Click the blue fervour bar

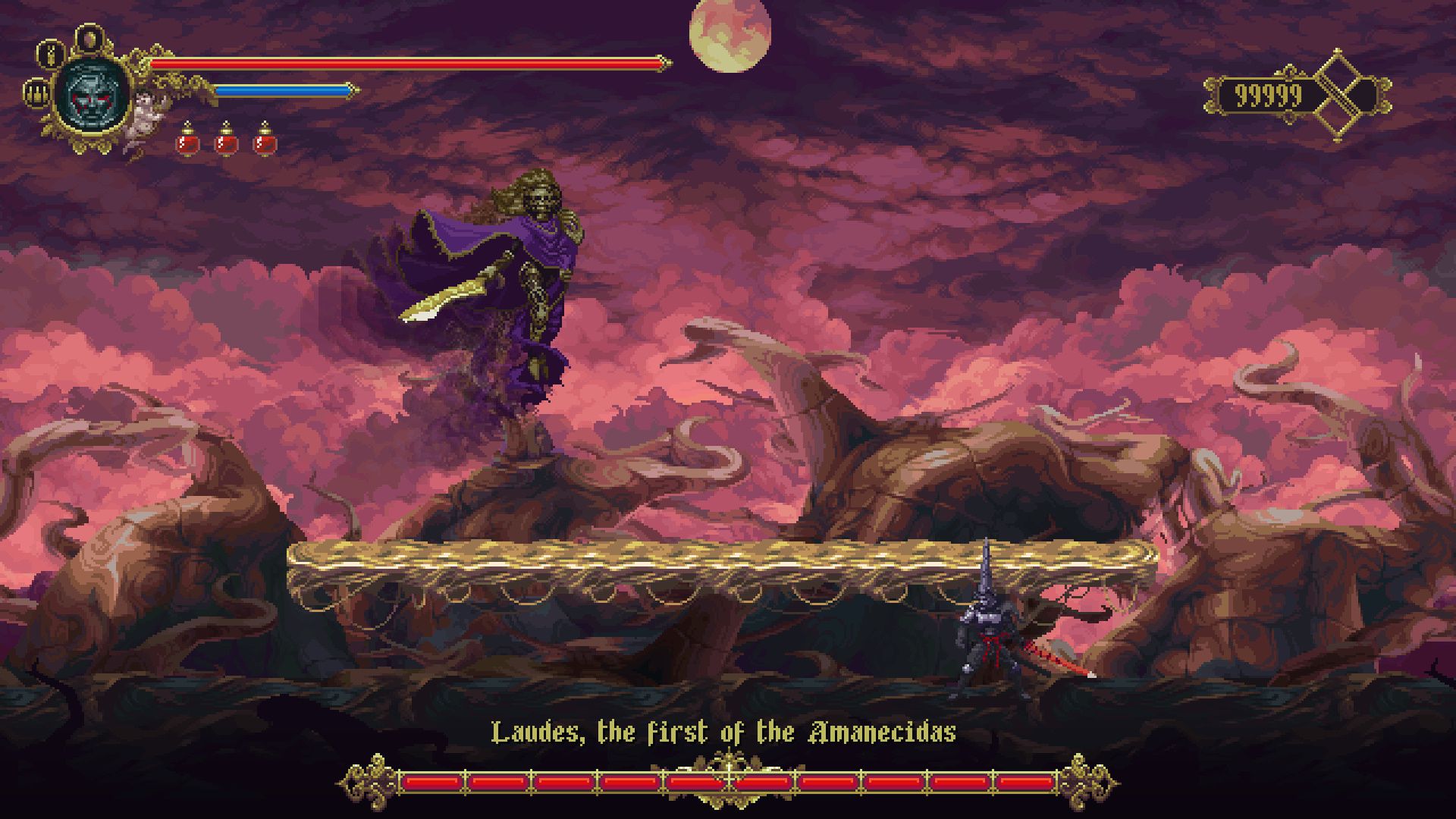point(281,89)
